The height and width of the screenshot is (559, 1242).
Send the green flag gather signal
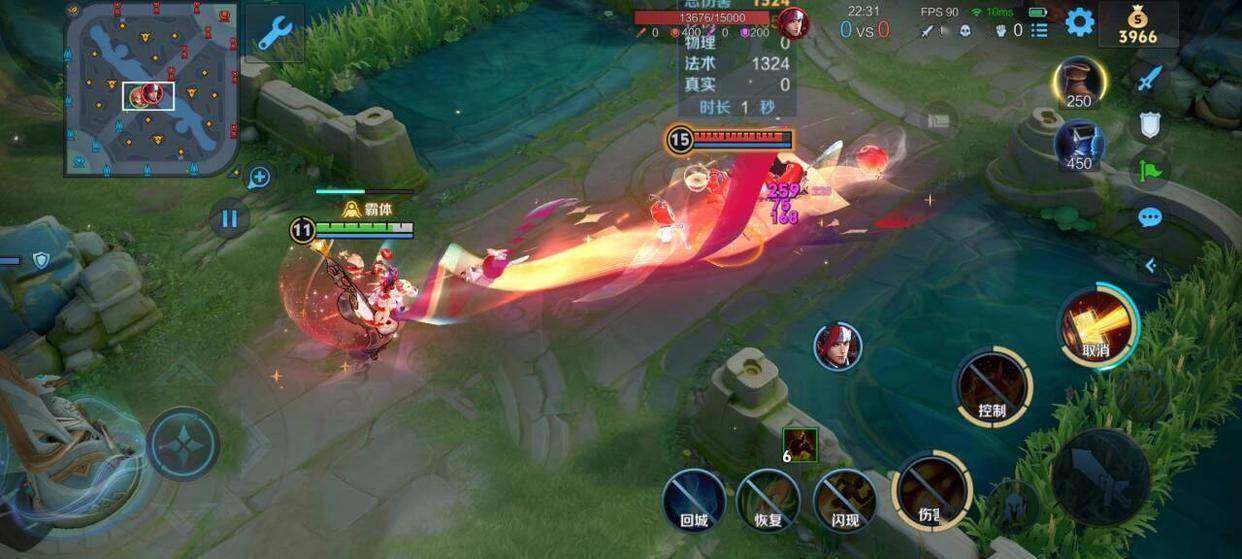[1150, 170]
